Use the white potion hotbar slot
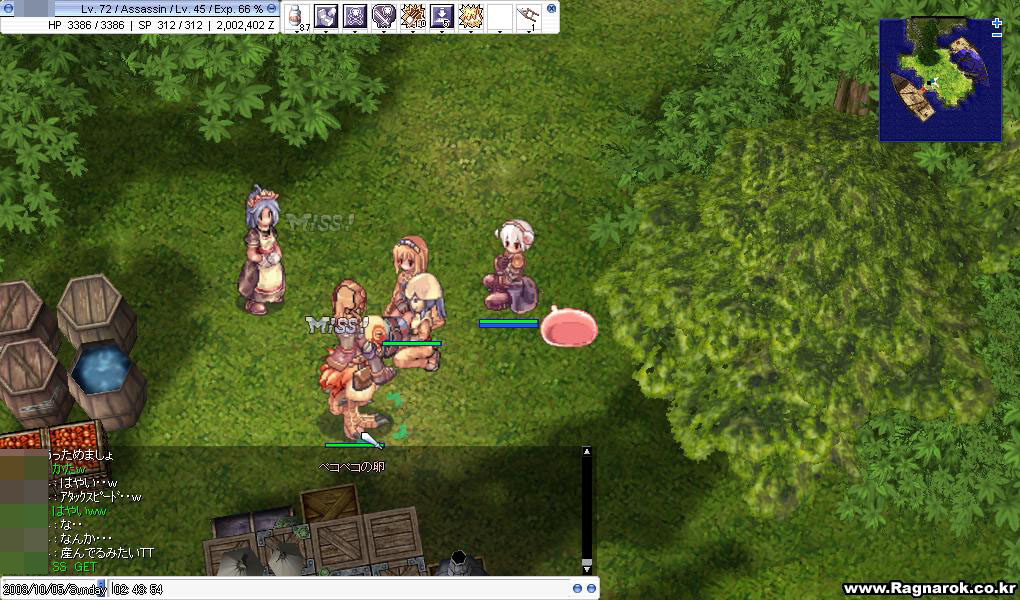Image resolution: width=1020 pixels, height=600 pixels. 298,17
